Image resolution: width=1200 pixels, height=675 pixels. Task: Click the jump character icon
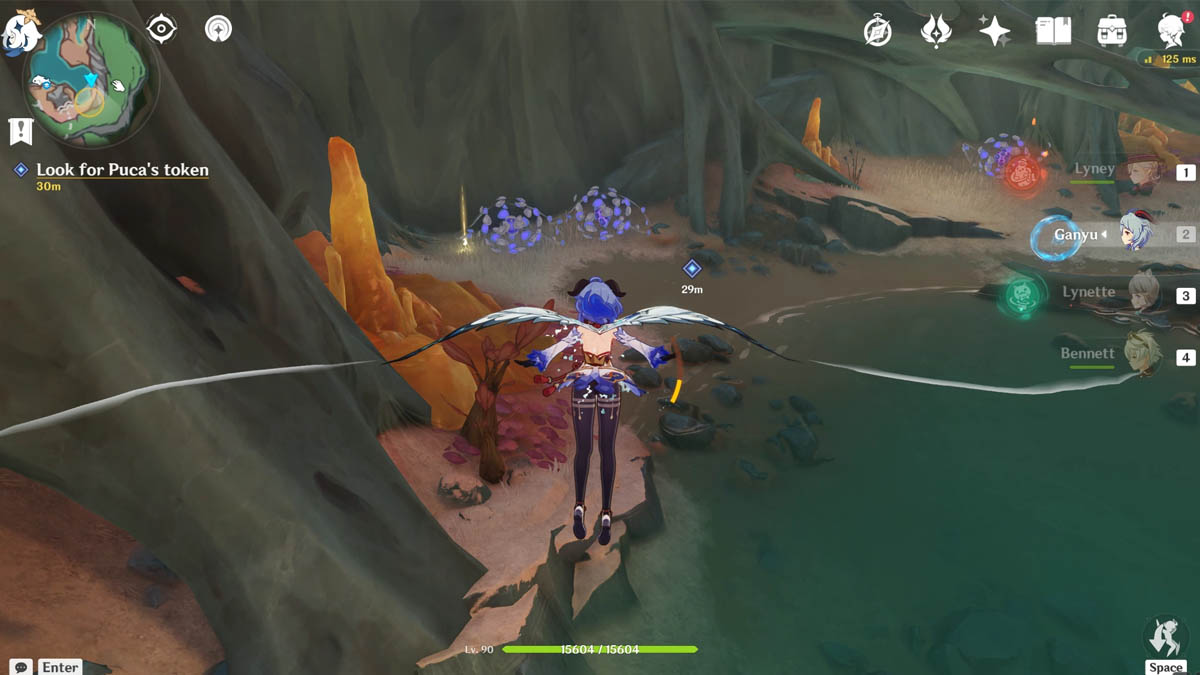coord(1165,636)
